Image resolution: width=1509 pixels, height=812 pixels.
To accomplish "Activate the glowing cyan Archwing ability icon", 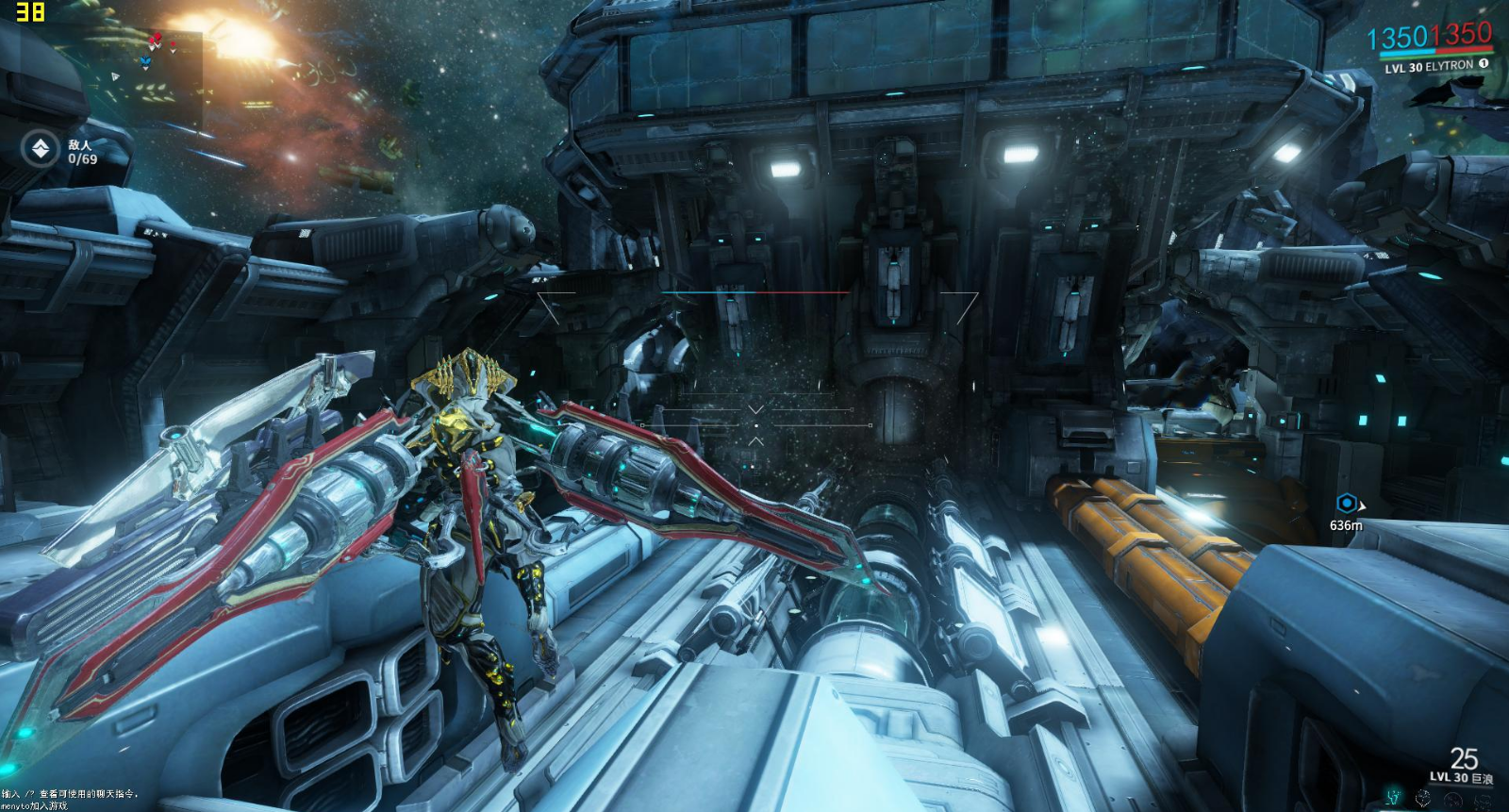I will click(x=1394, y=797).
